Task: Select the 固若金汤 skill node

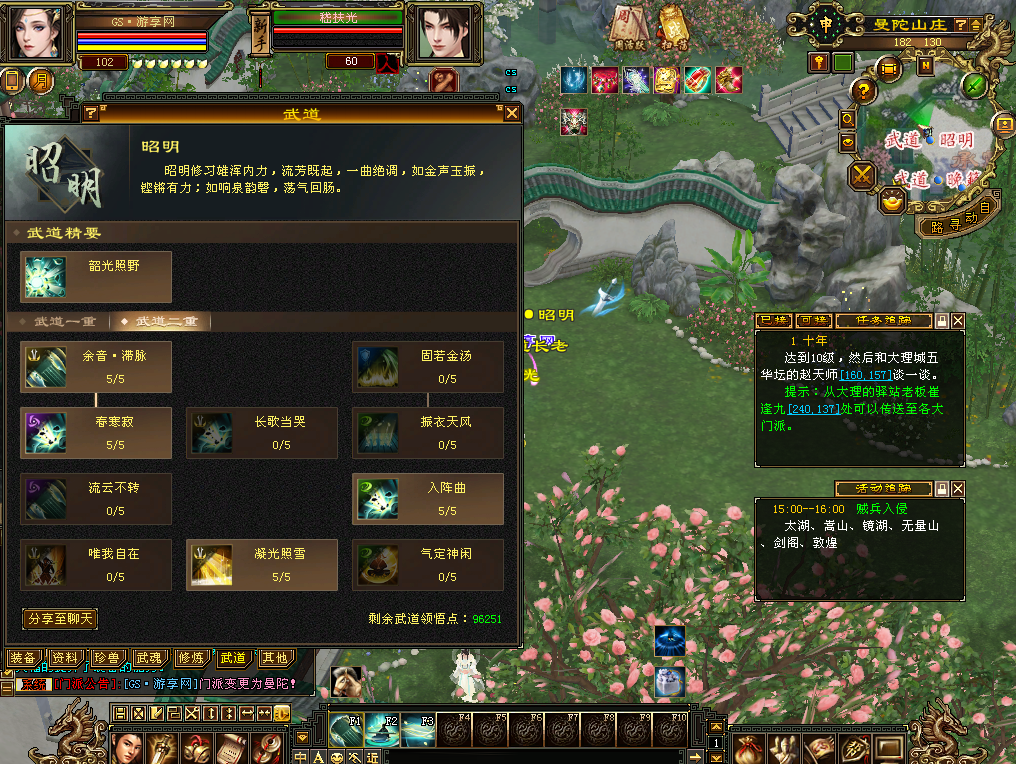Action: pyautogui.click(x=428, y=367)
